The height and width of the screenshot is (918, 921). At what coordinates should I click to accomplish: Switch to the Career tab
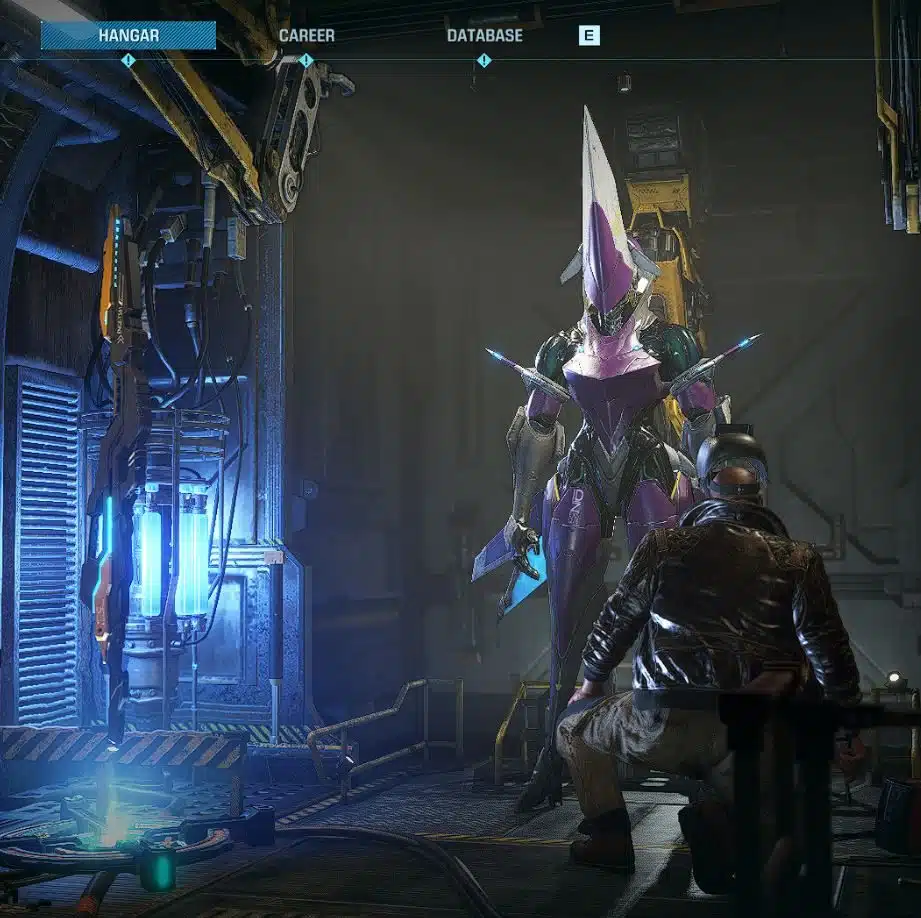point(307,36)
